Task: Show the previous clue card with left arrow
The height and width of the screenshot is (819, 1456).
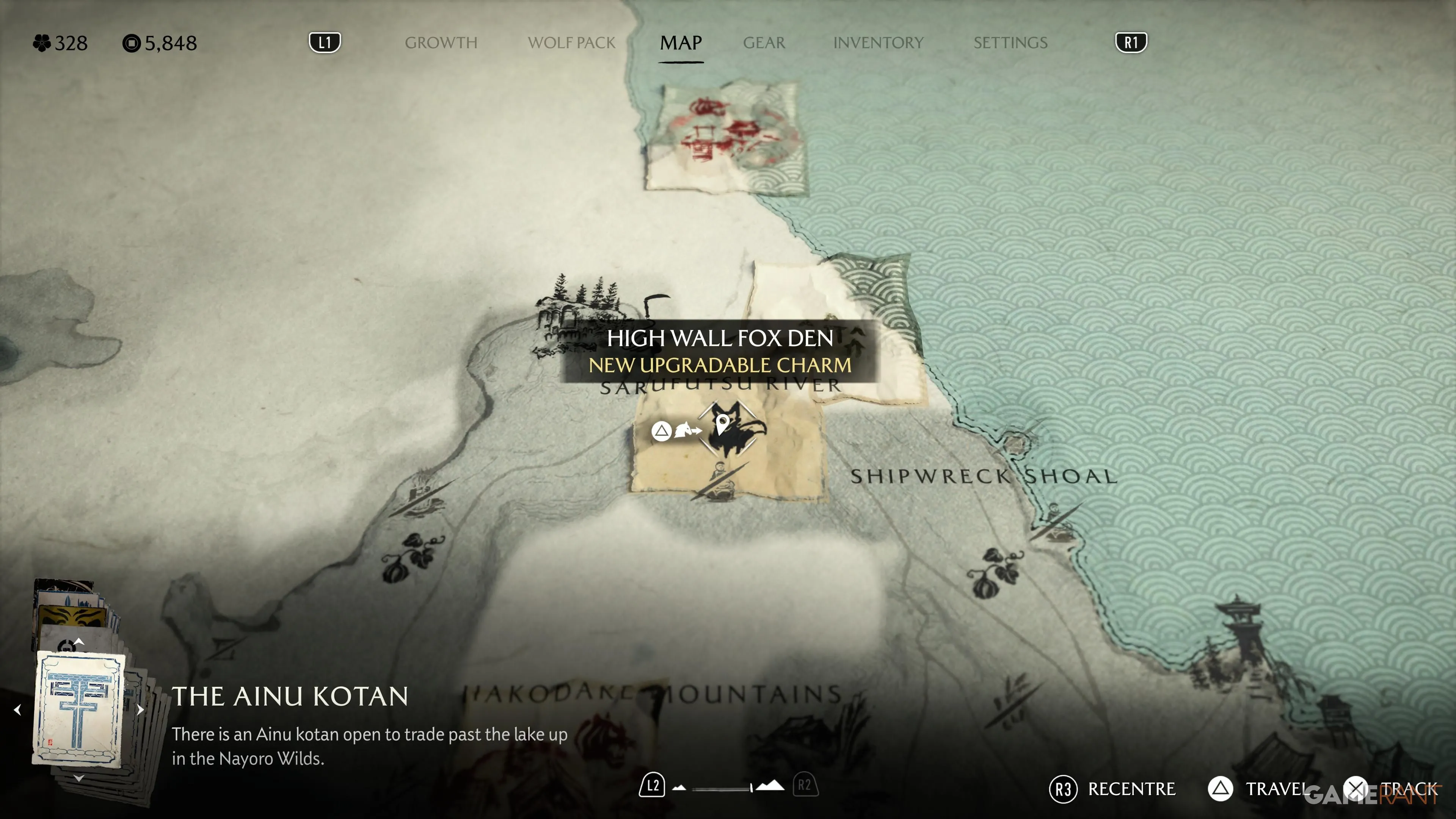Action: click(17, 709)
